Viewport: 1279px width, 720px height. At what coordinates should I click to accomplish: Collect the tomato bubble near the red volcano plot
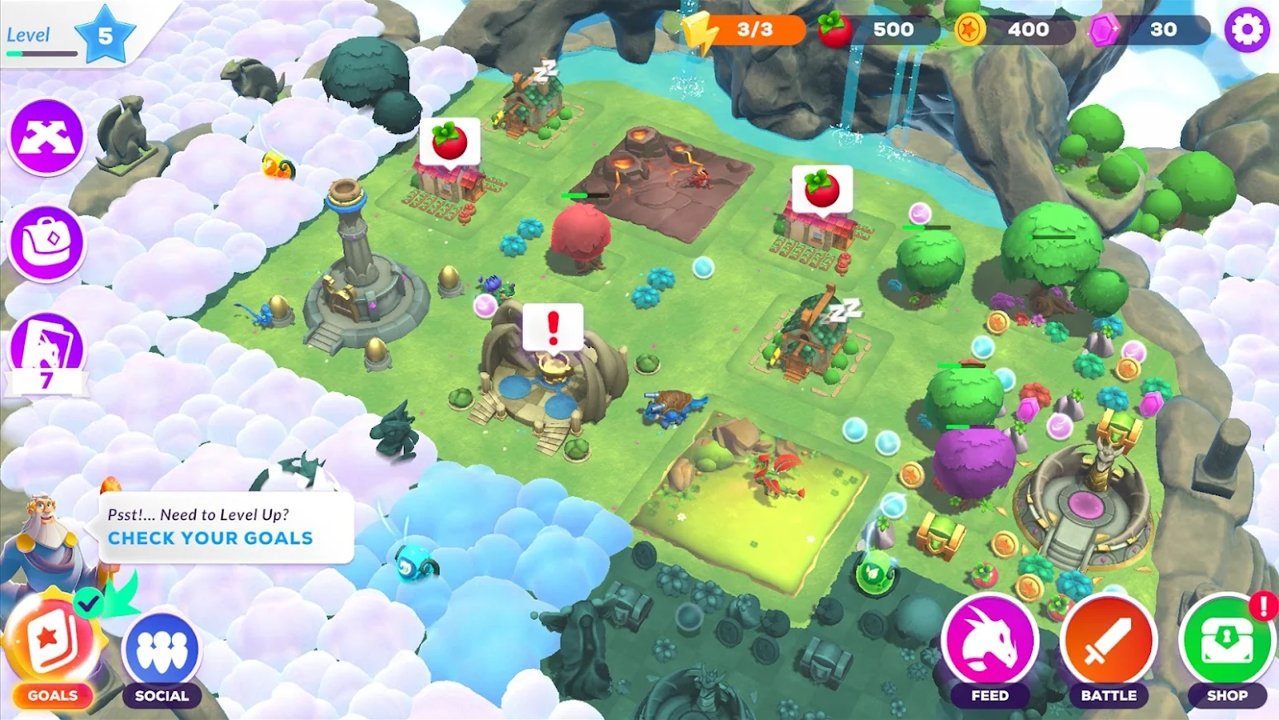(449, 142)
